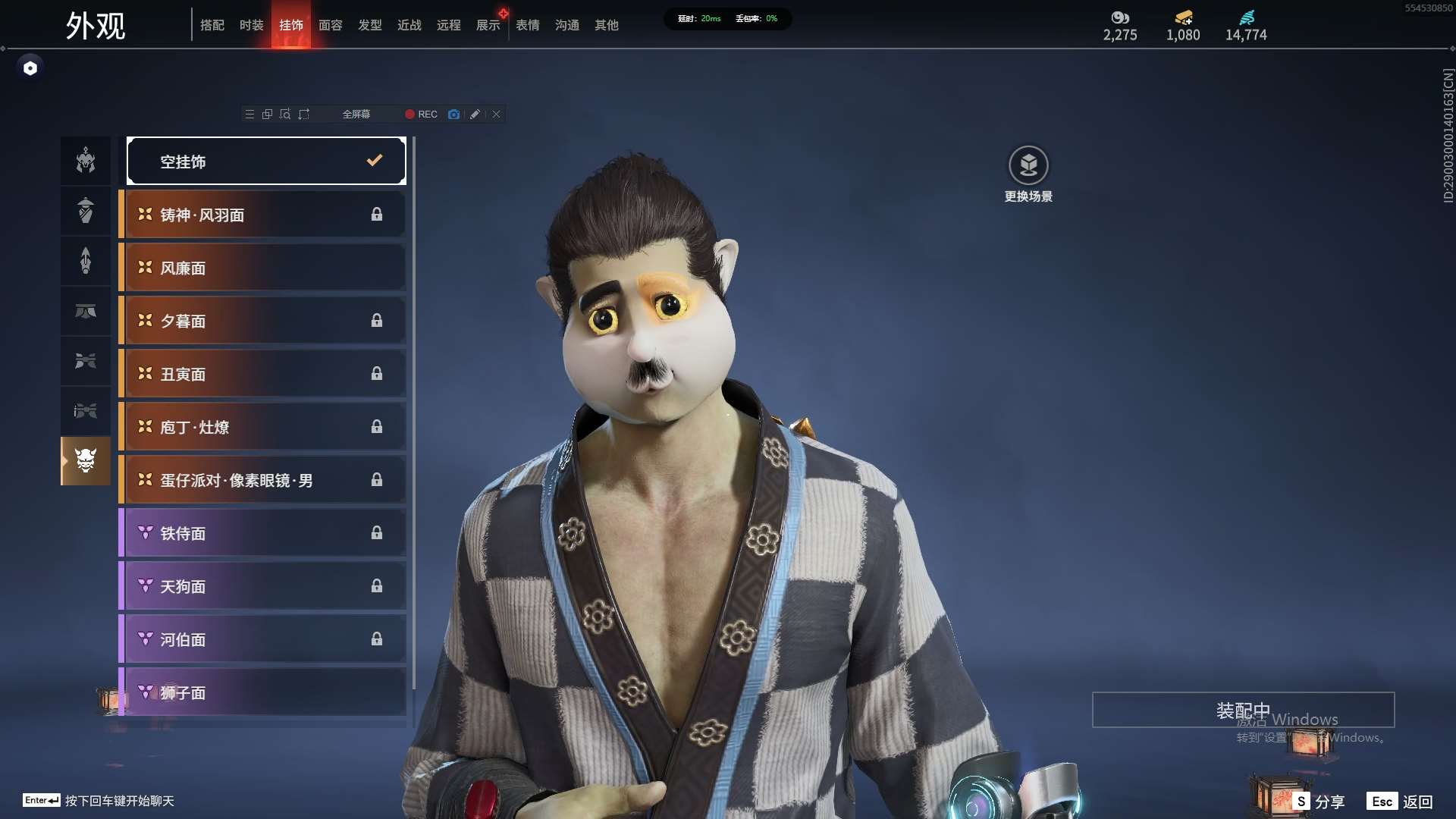Switch to the 时装 tab
Image resolution: width=1456 pixels, height=819 pixels.
click(x=251, y=25)
